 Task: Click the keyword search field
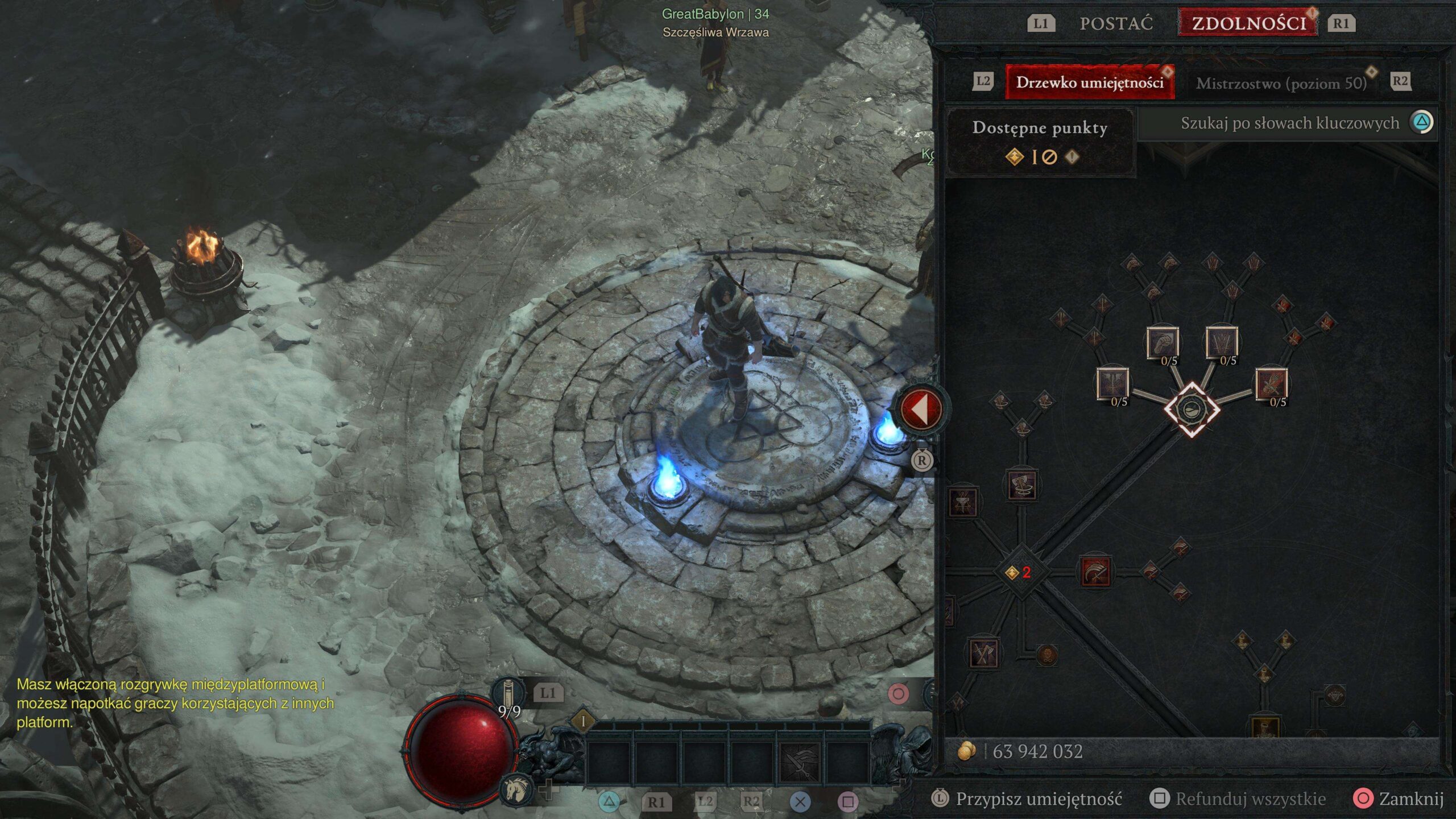tap(1289, 123)
